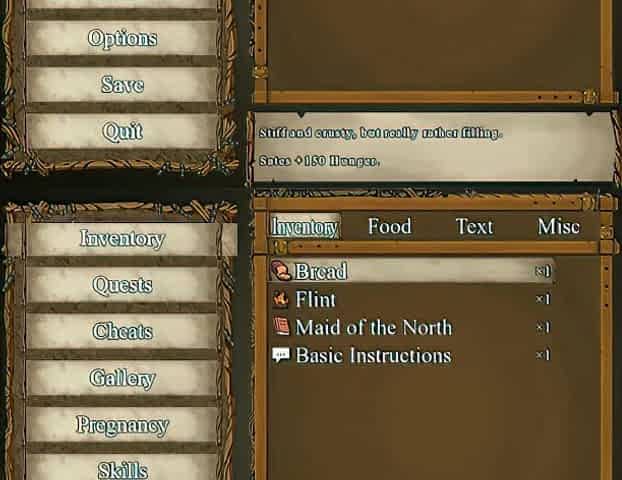
Task: Open the Quests menu
Action: [122, 285]
